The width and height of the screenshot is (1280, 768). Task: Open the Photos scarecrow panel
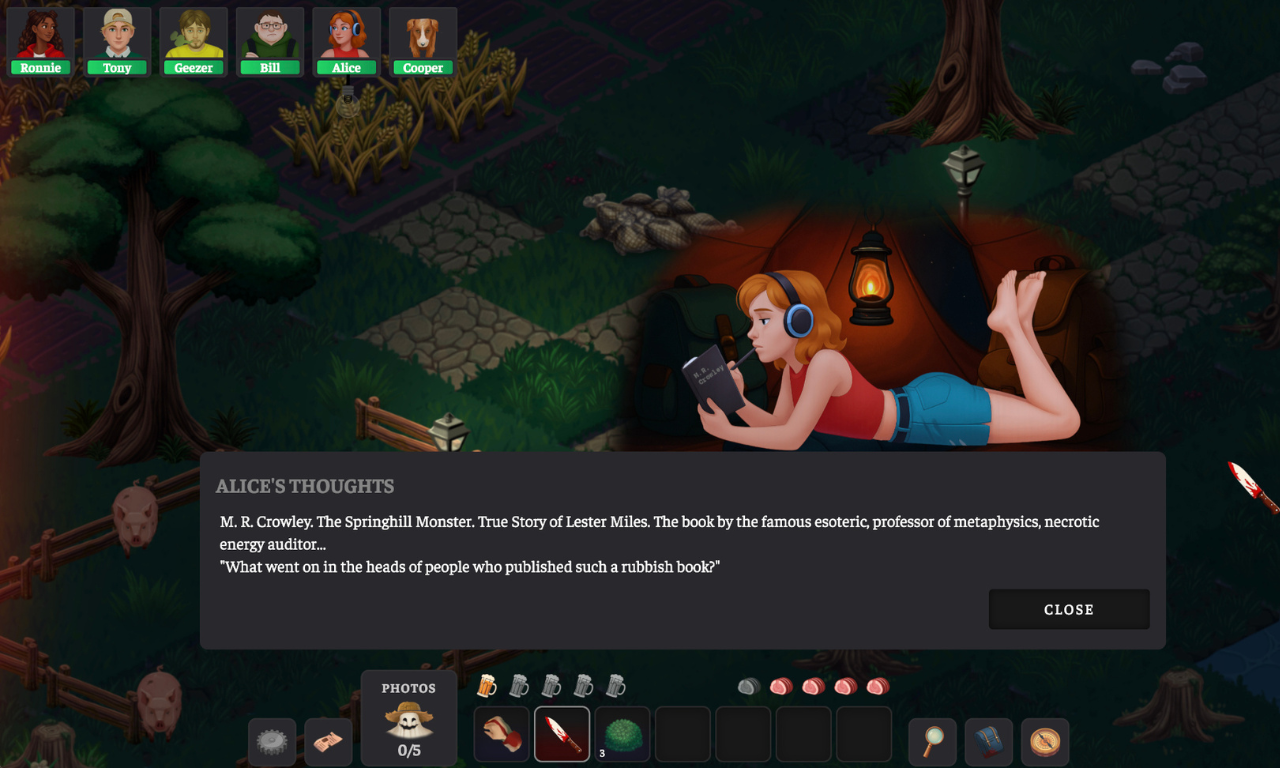[409, 718]
